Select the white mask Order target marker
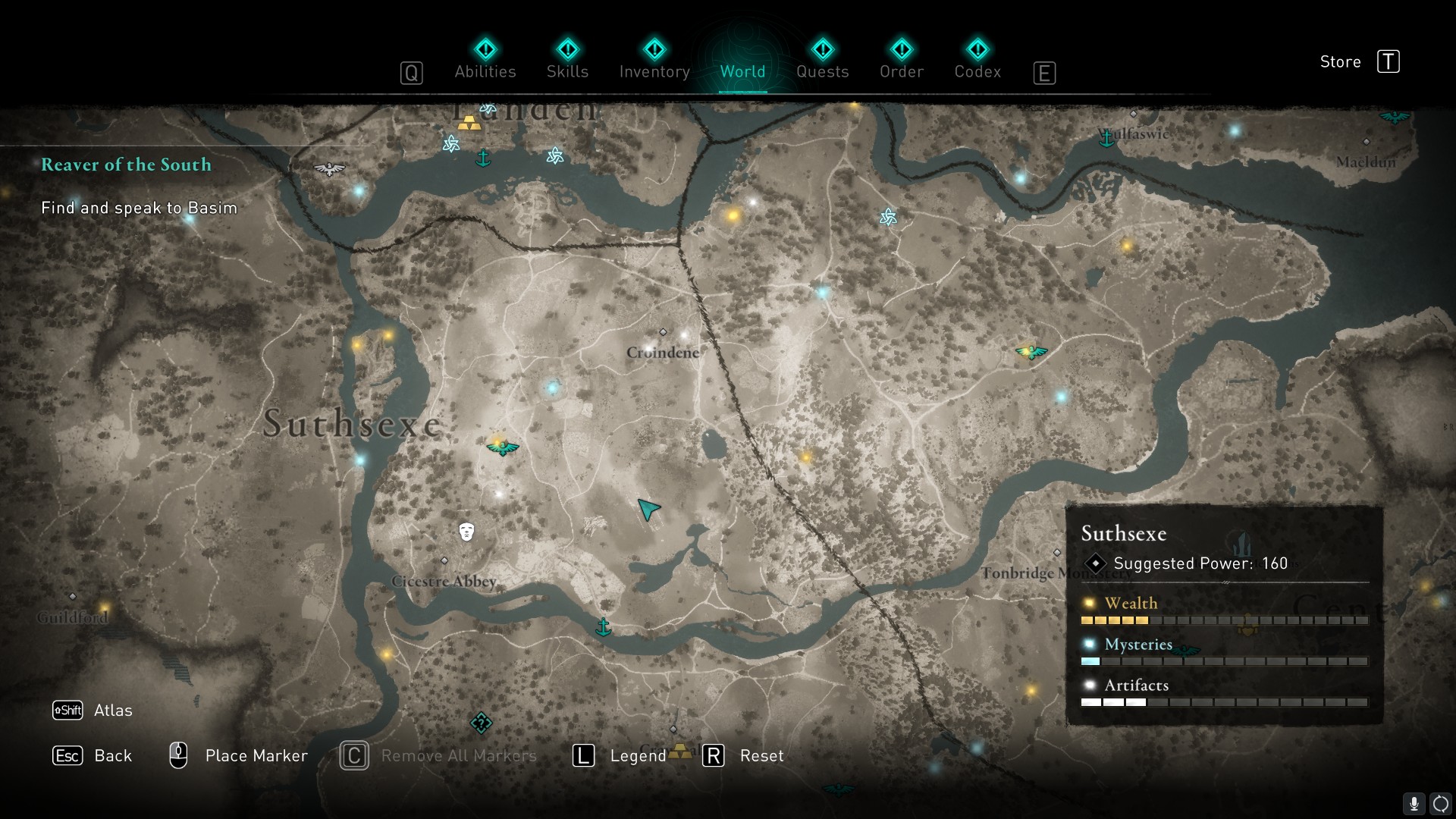Image resolution: width=1456 pixels, height=819 pixels. coord(466,532)
